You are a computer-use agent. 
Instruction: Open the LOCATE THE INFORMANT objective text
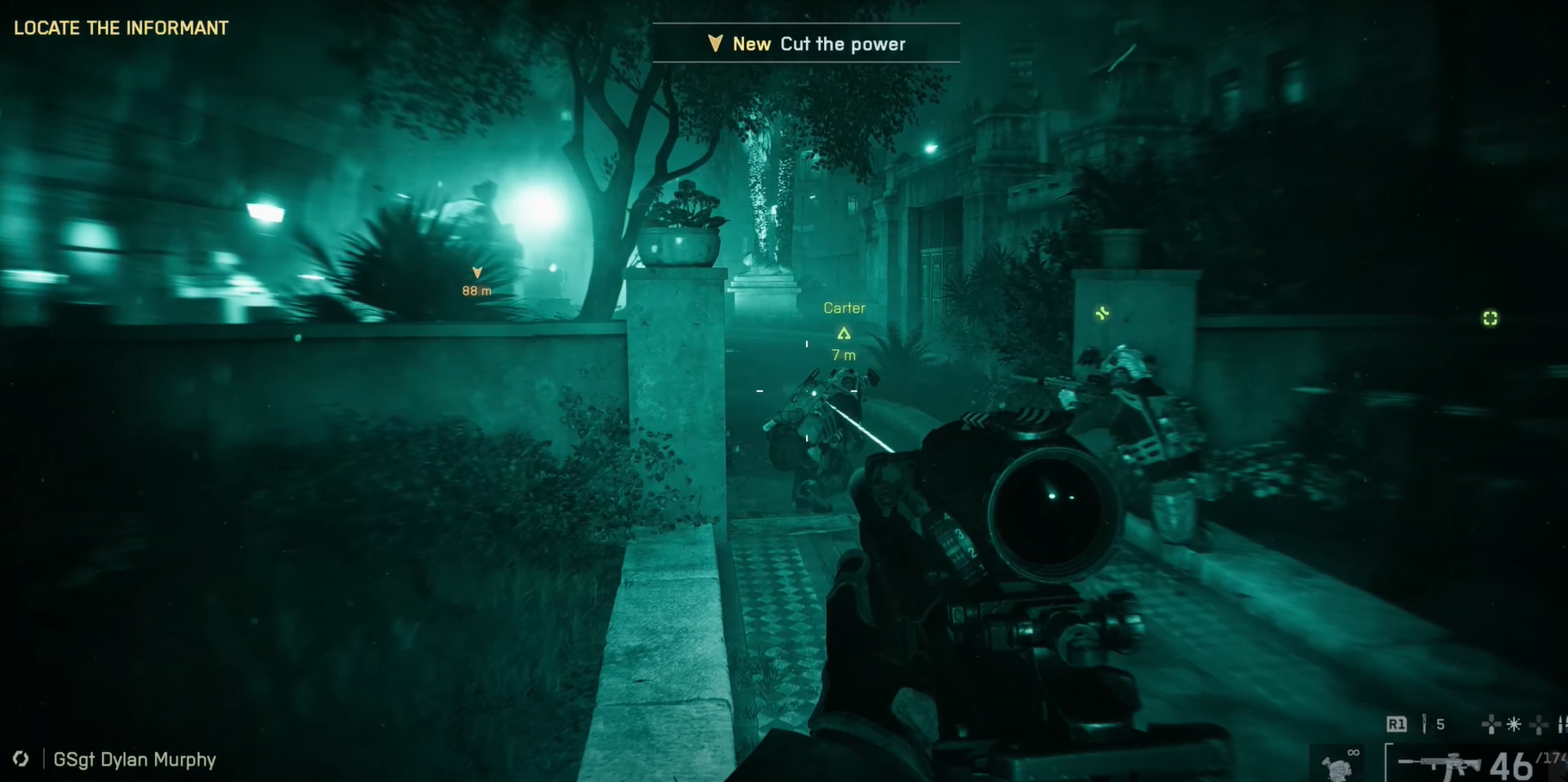click(x=121, y=28)
